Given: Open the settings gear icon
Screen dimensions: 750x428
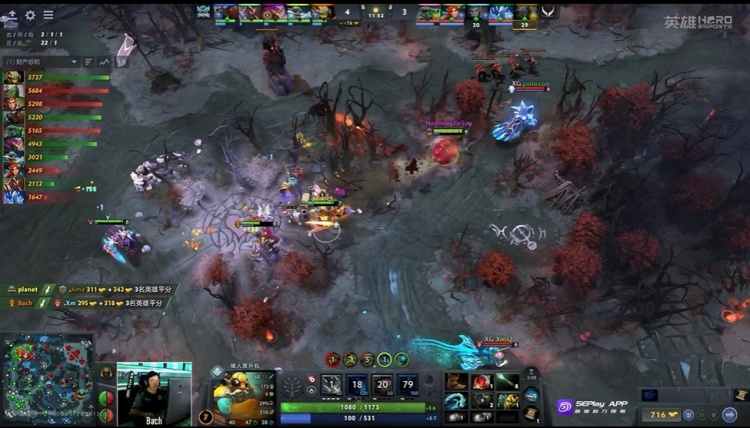Looking at the screenshot, I should 30,15.
